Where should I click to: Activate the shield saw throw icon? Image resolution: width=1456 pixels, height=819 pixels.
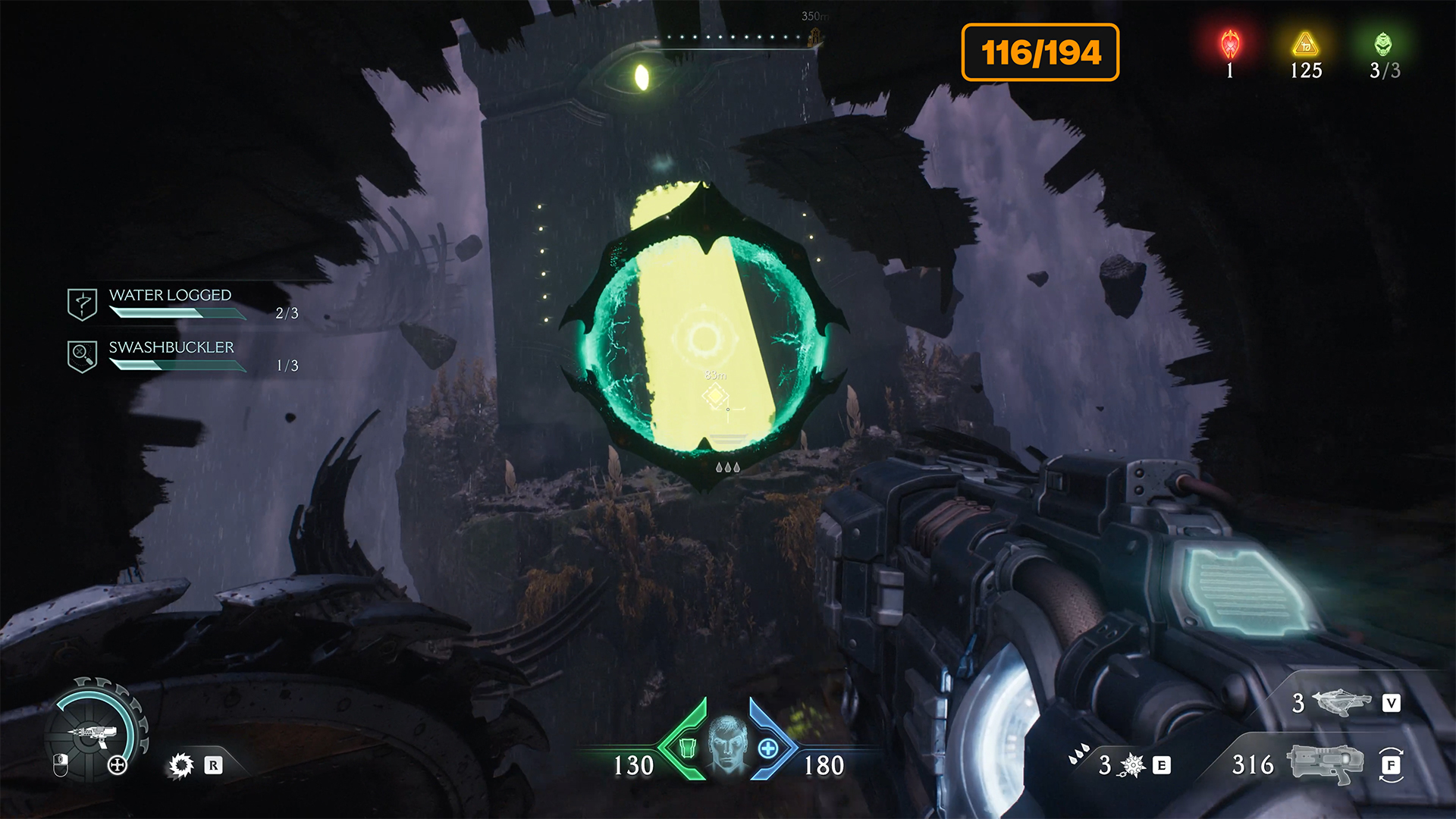[181, 765]
